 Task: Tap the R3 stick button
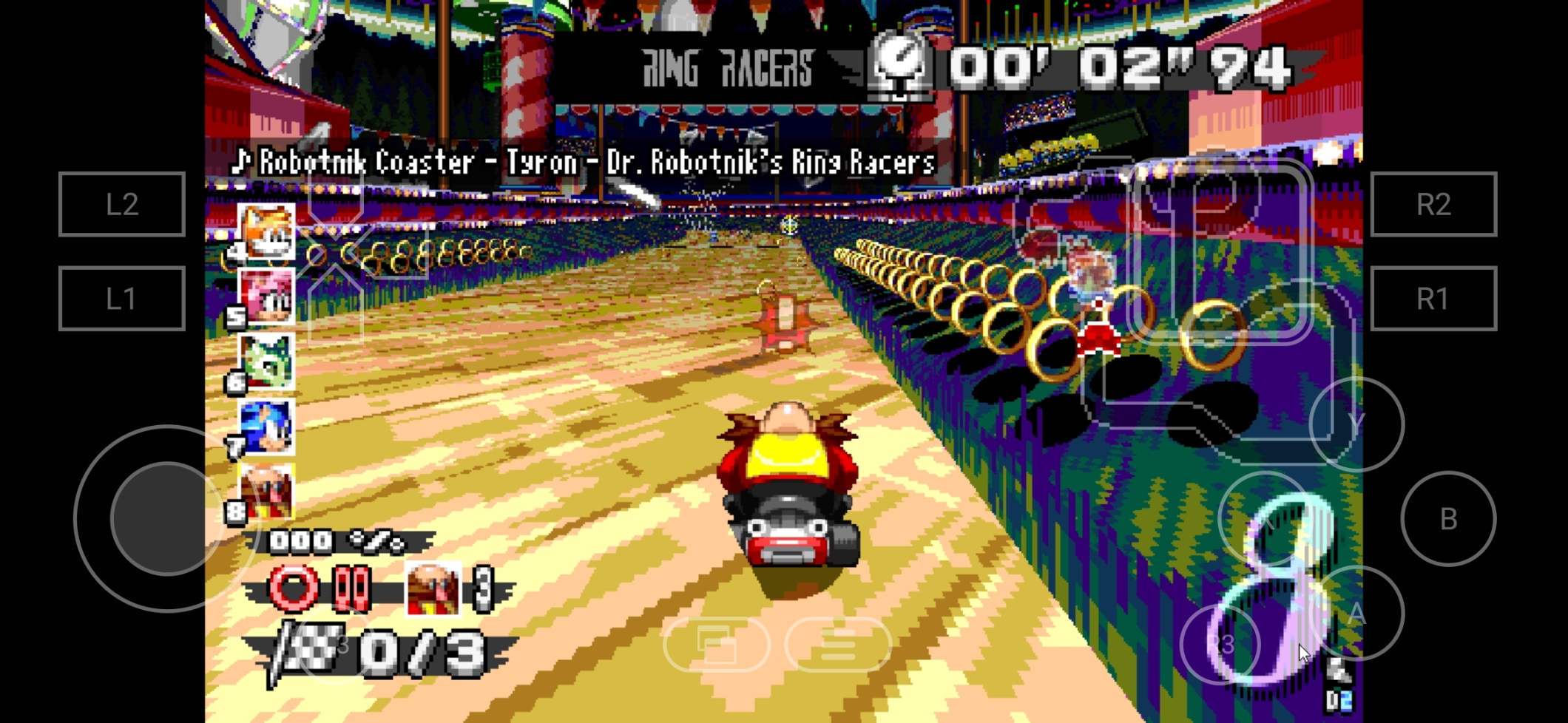(1221, 645)
